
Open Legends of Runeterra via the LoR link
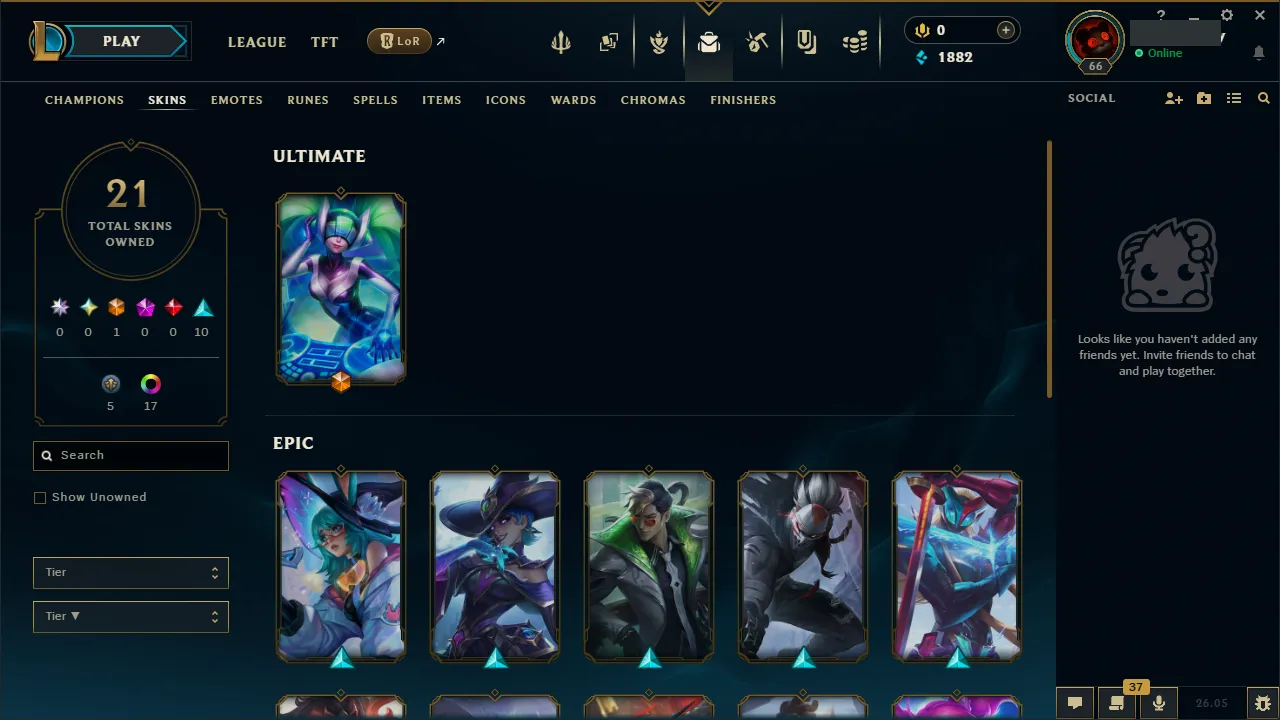(x=399, y=41)
